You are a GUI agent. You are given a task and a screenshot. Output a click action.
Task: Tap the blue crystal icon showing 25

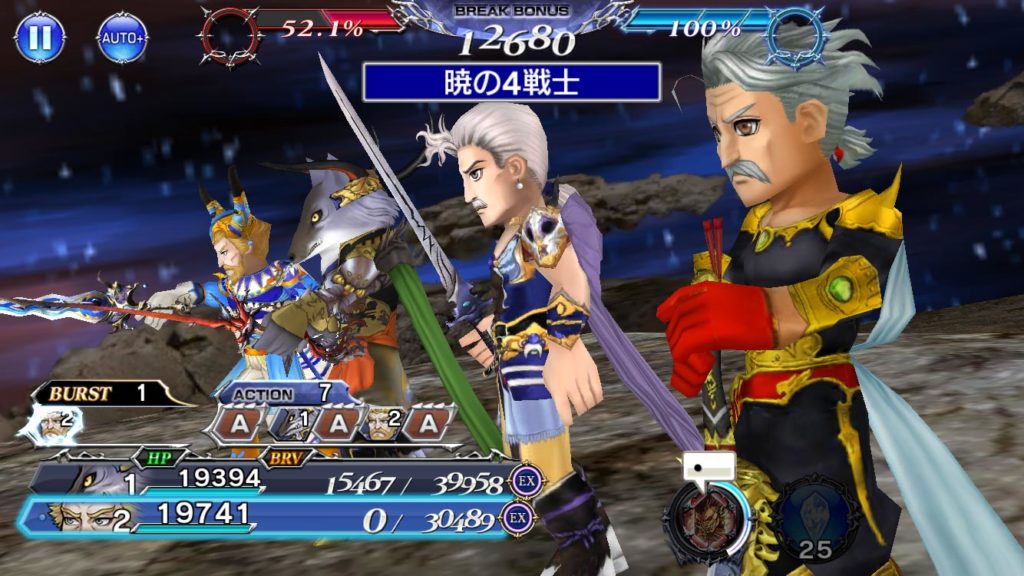[816, 518]
